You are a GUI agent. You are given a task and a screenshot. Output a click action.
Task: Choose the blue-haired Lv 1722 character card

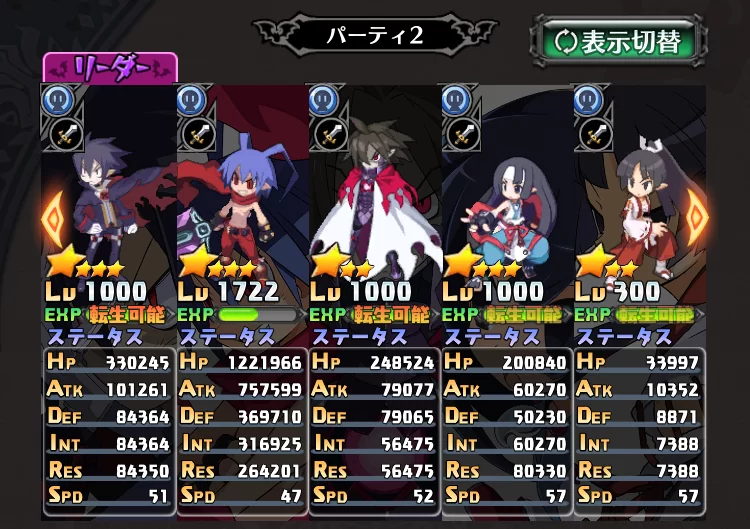(x=241, y=190)
